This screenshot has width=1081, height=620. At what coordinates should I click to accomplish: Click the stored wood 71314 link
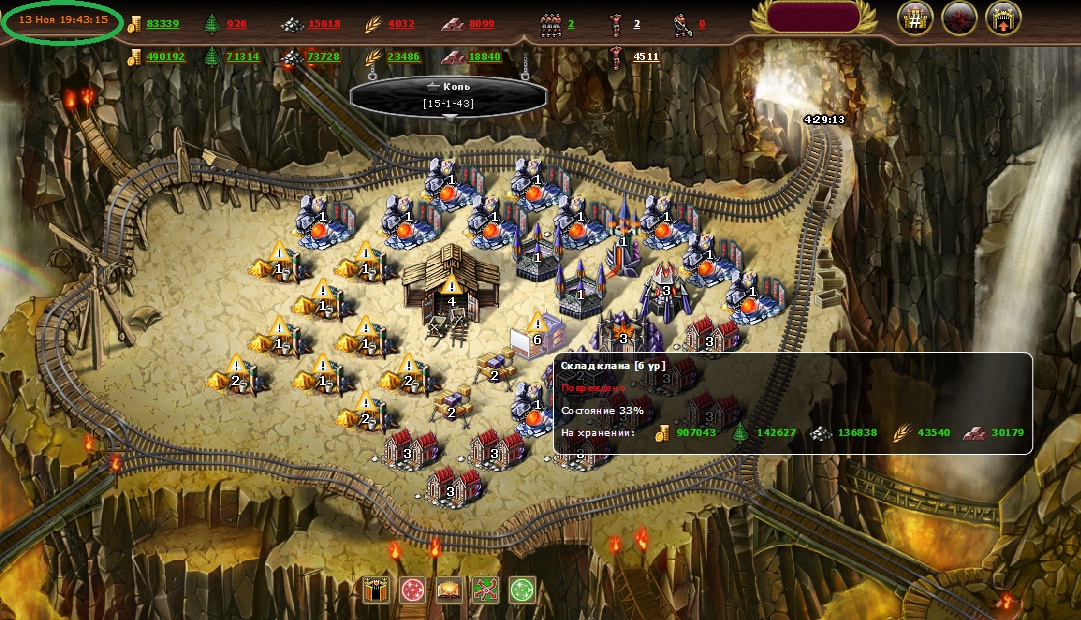pos(242,57)
